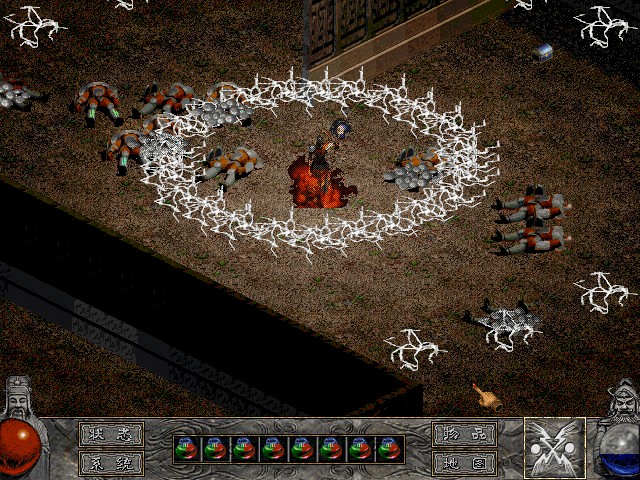
Task: Show the 地图 map
Action: [x=465, y=463]
